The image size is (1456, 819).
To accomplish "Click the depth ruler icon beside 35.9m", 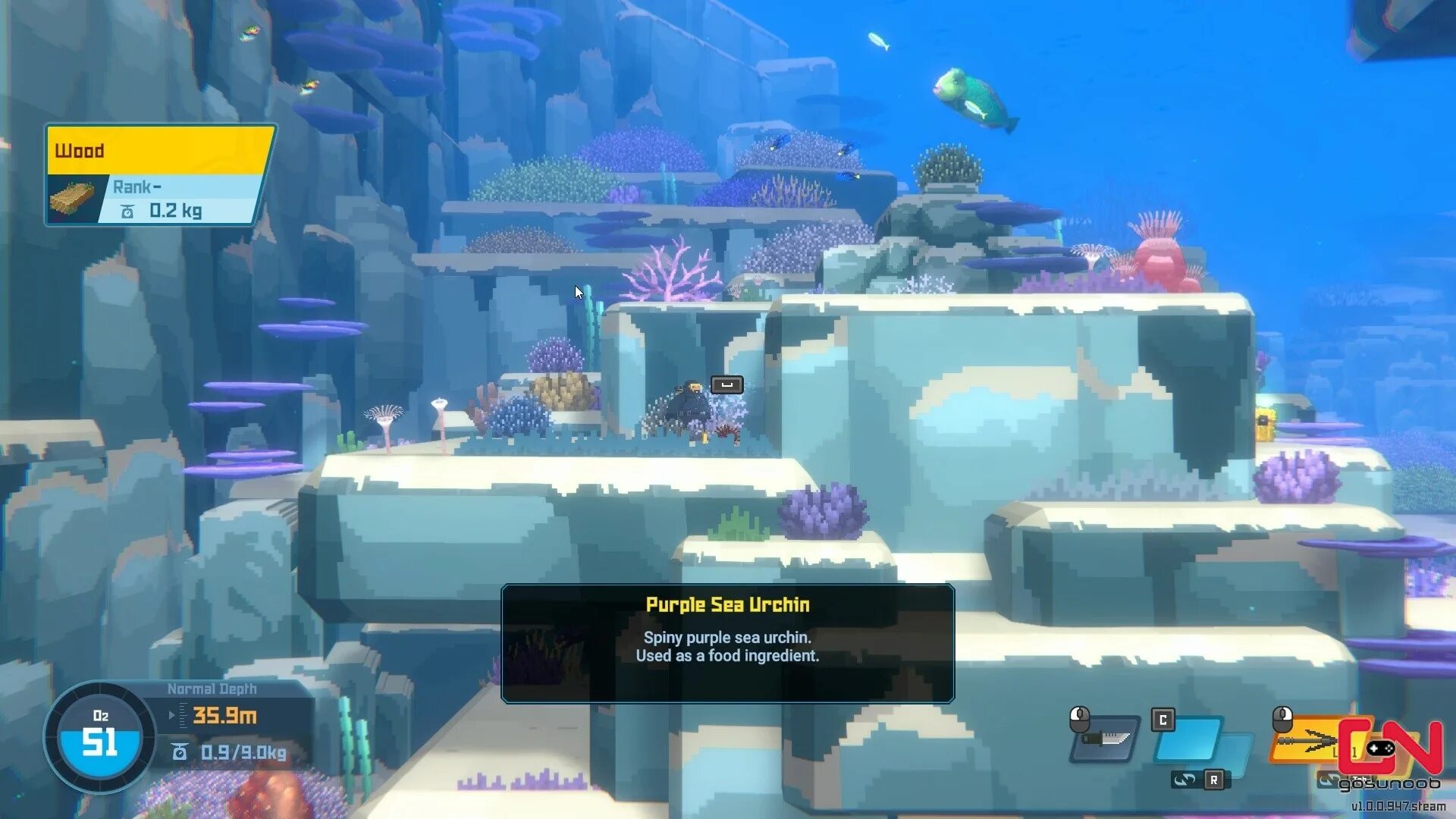I will click(182, 714).
